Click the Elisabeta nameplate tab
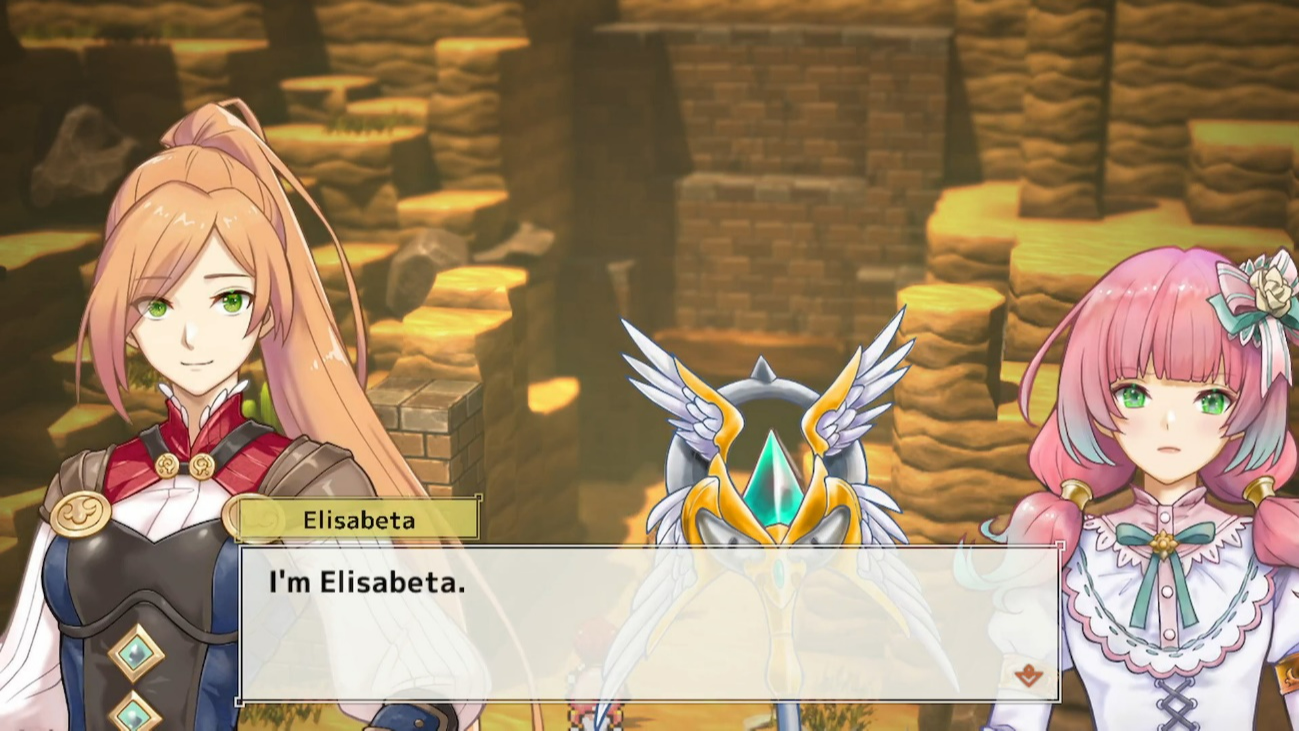Image resolution: width=1299 pixels, height=731 pixels. coord(358,518)
